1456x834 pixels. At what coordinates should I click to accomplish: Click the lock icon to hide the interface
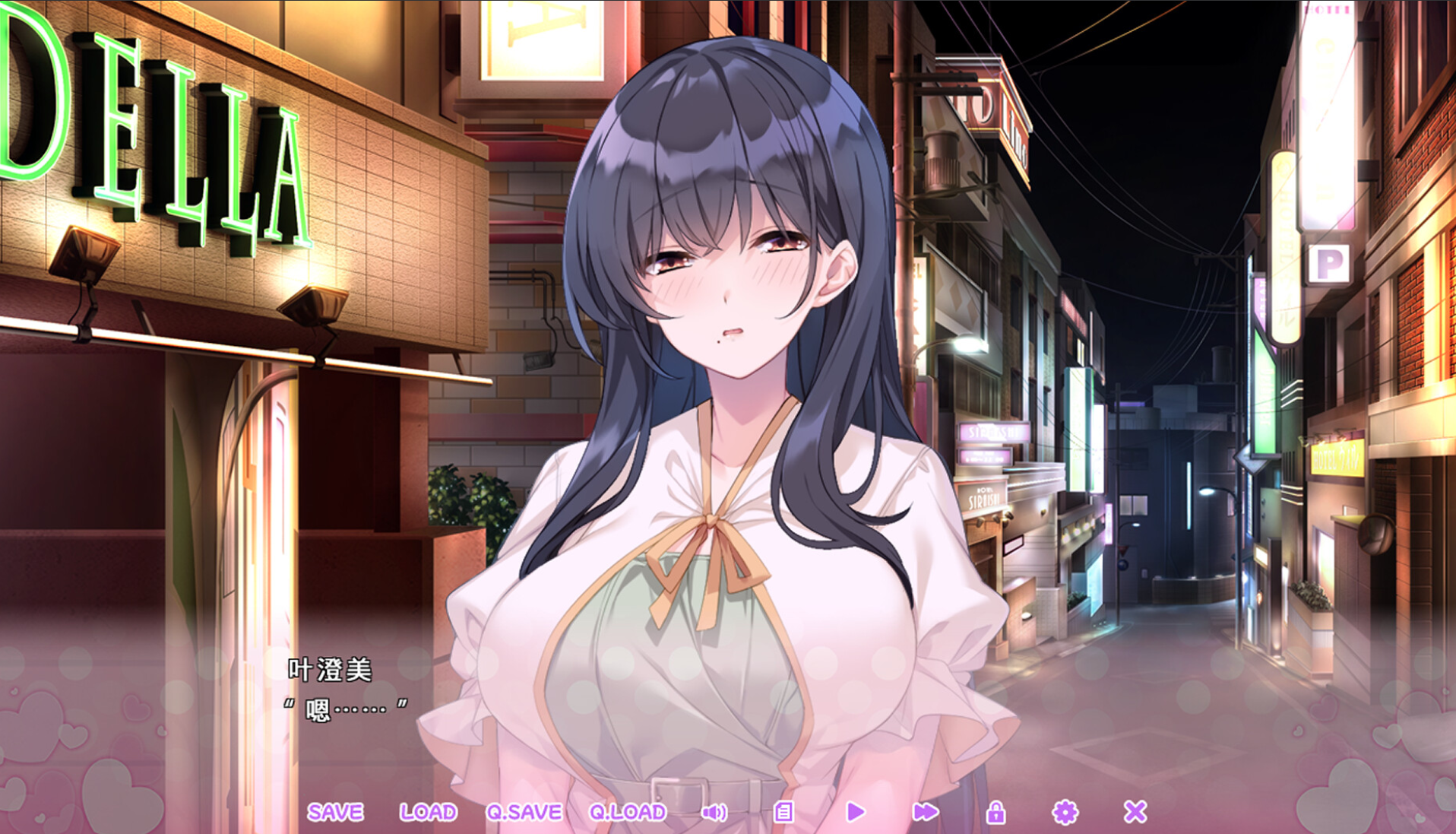click(996, 812)
